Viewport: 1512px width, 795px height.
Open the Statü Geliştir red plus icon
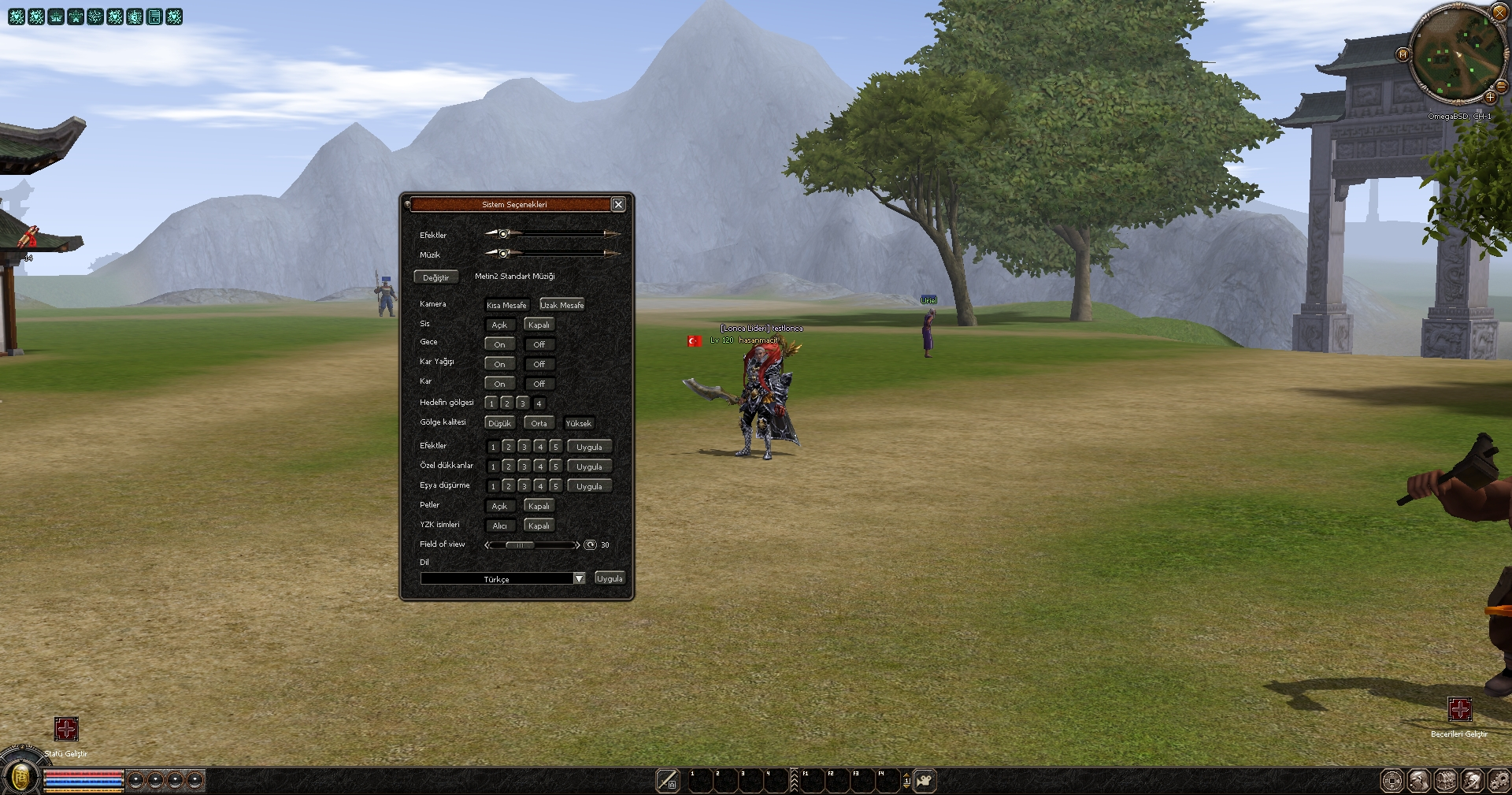[x=66, y=729]
